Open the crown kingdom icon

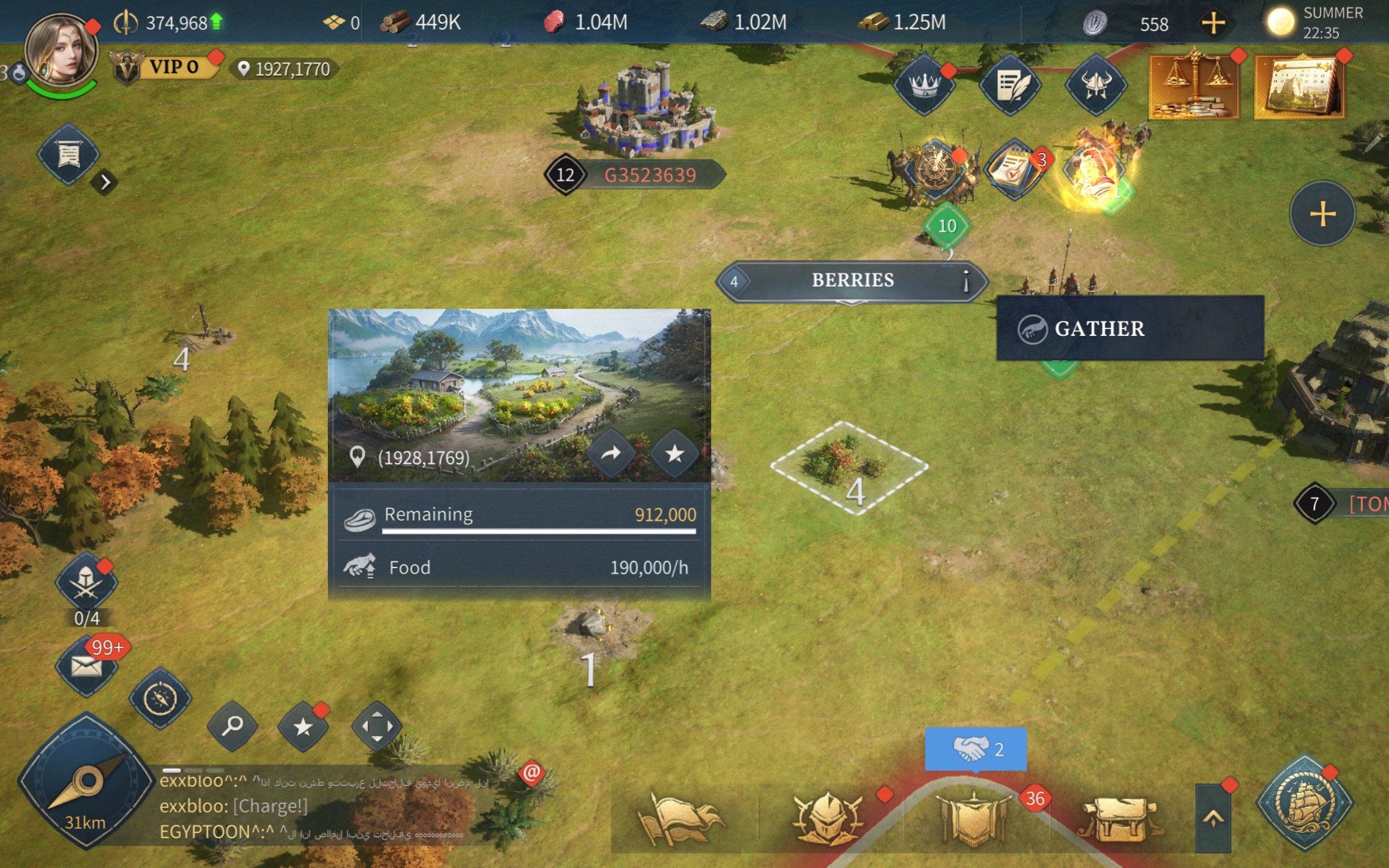click(924, 85)
